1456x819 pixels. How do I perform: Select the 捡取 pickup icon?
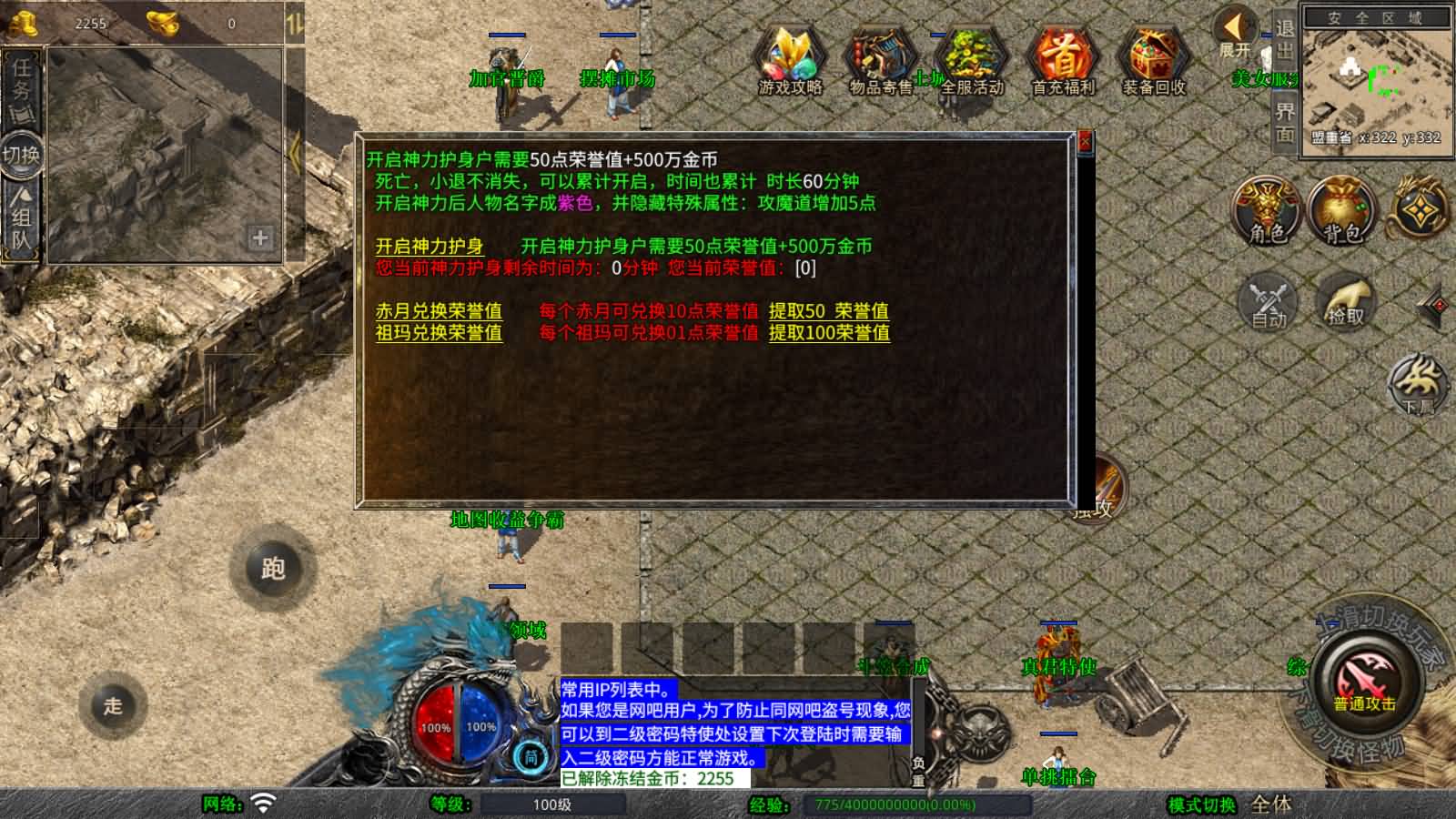pos(1345,302)
